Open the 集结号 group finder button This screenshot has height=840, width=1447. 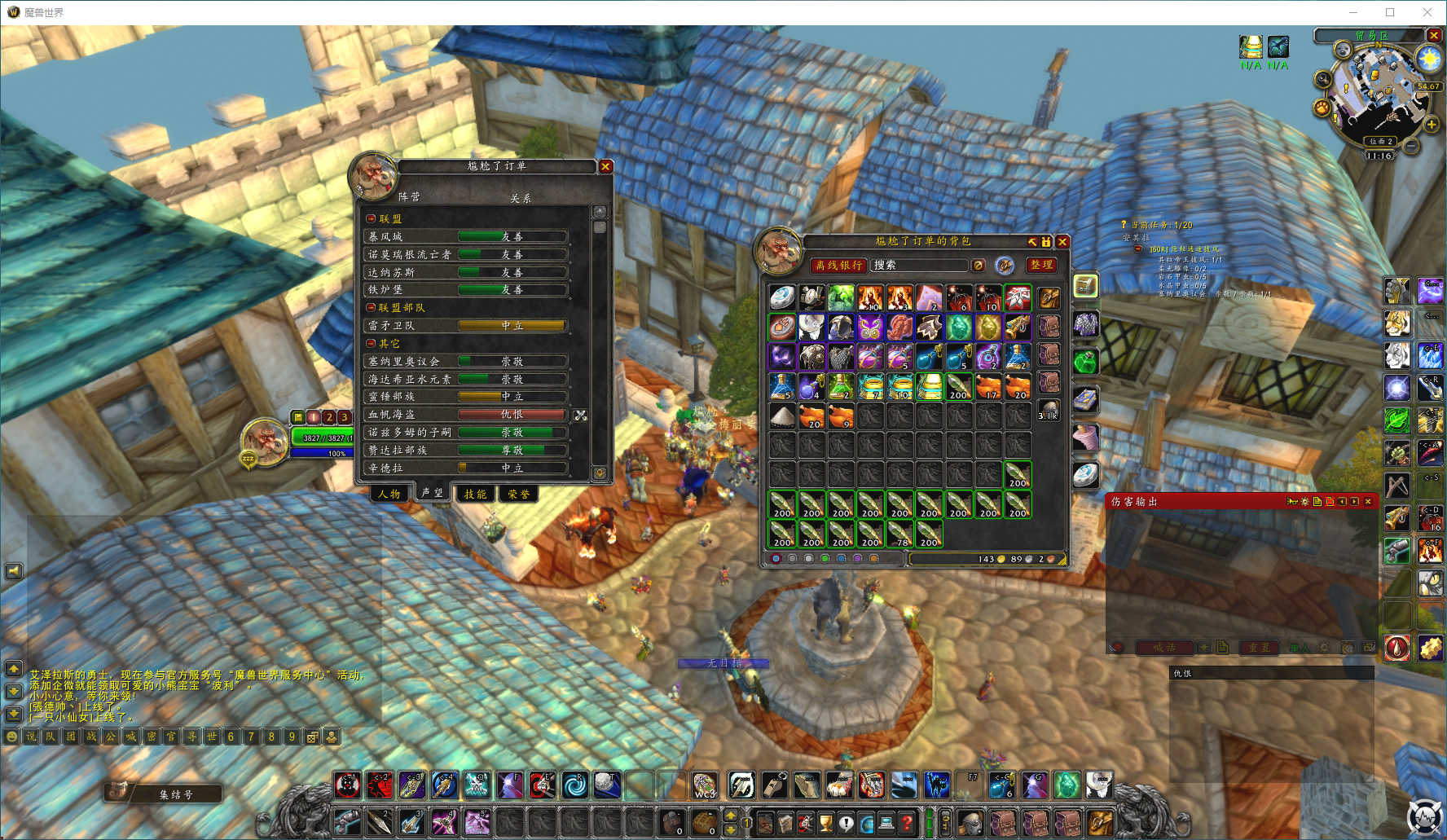click(x=174, y=794)
